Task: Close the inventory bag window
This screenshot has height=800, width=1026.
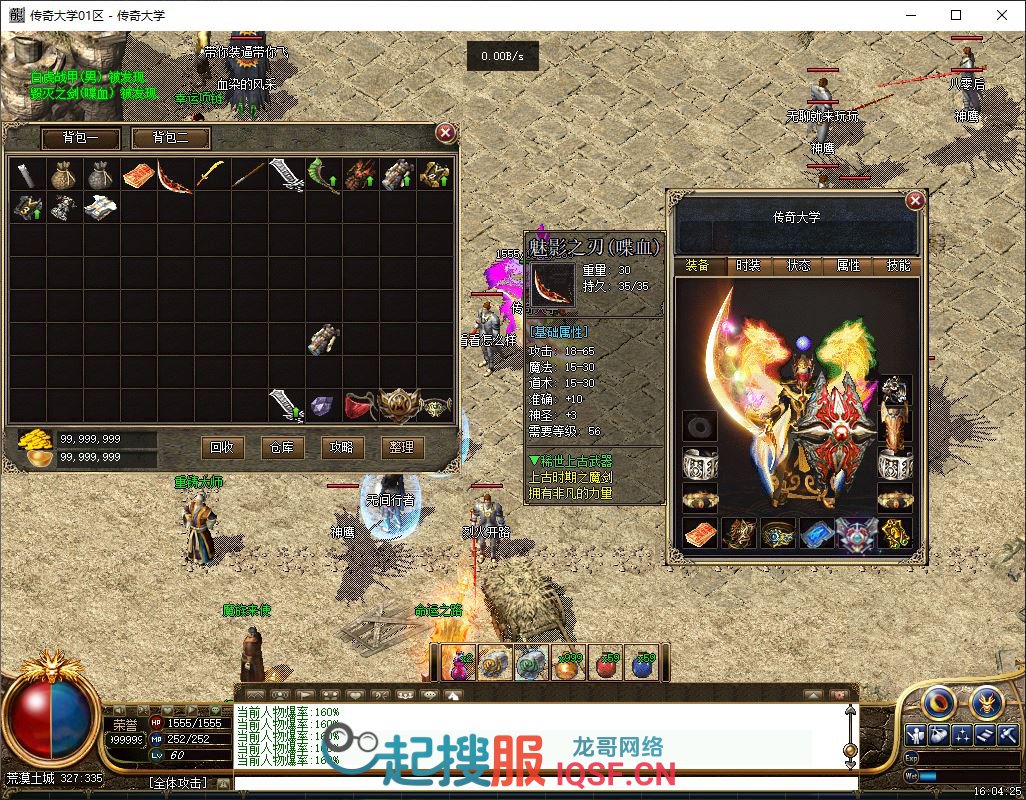Action: tap(446, 132)
